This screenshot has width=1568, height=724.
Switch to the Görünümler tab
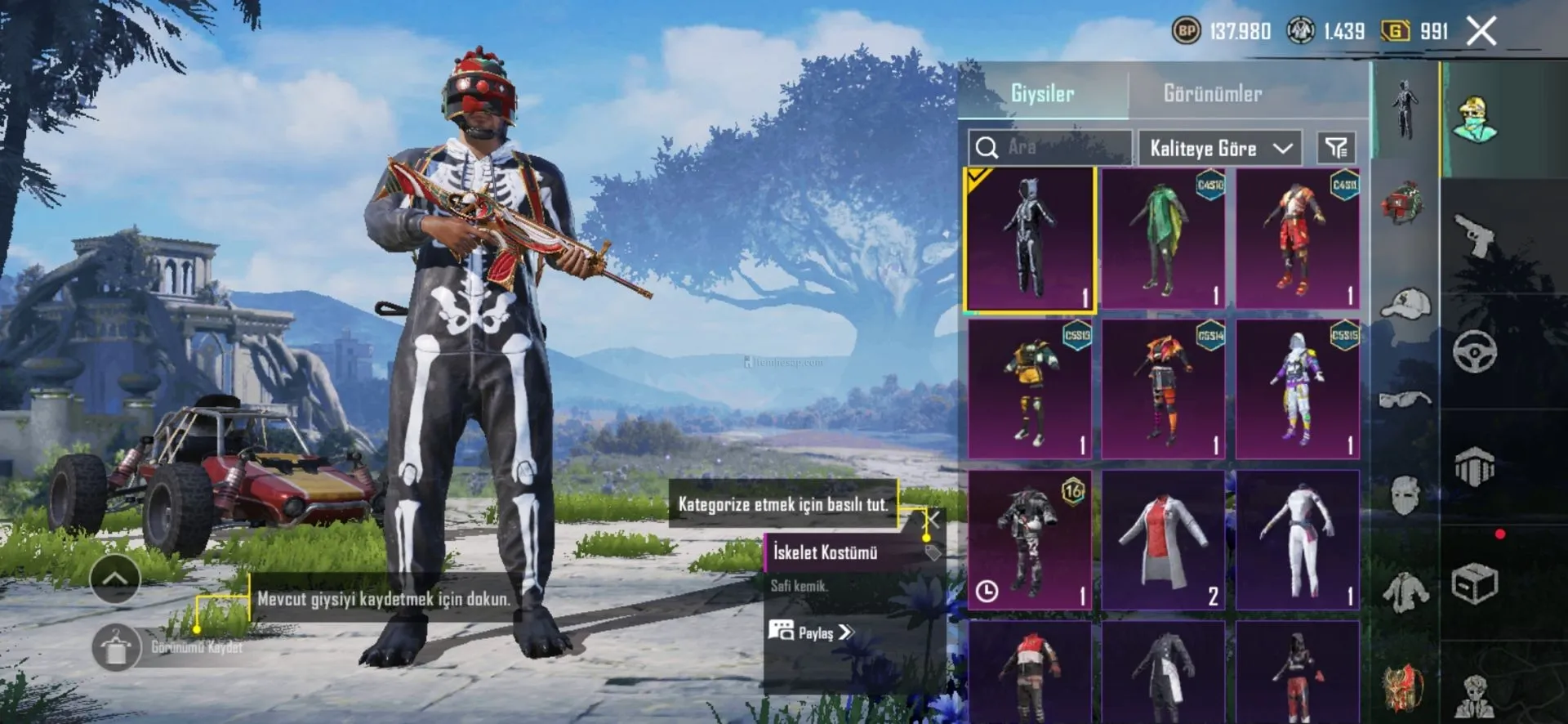click(x=1212, y=93)
